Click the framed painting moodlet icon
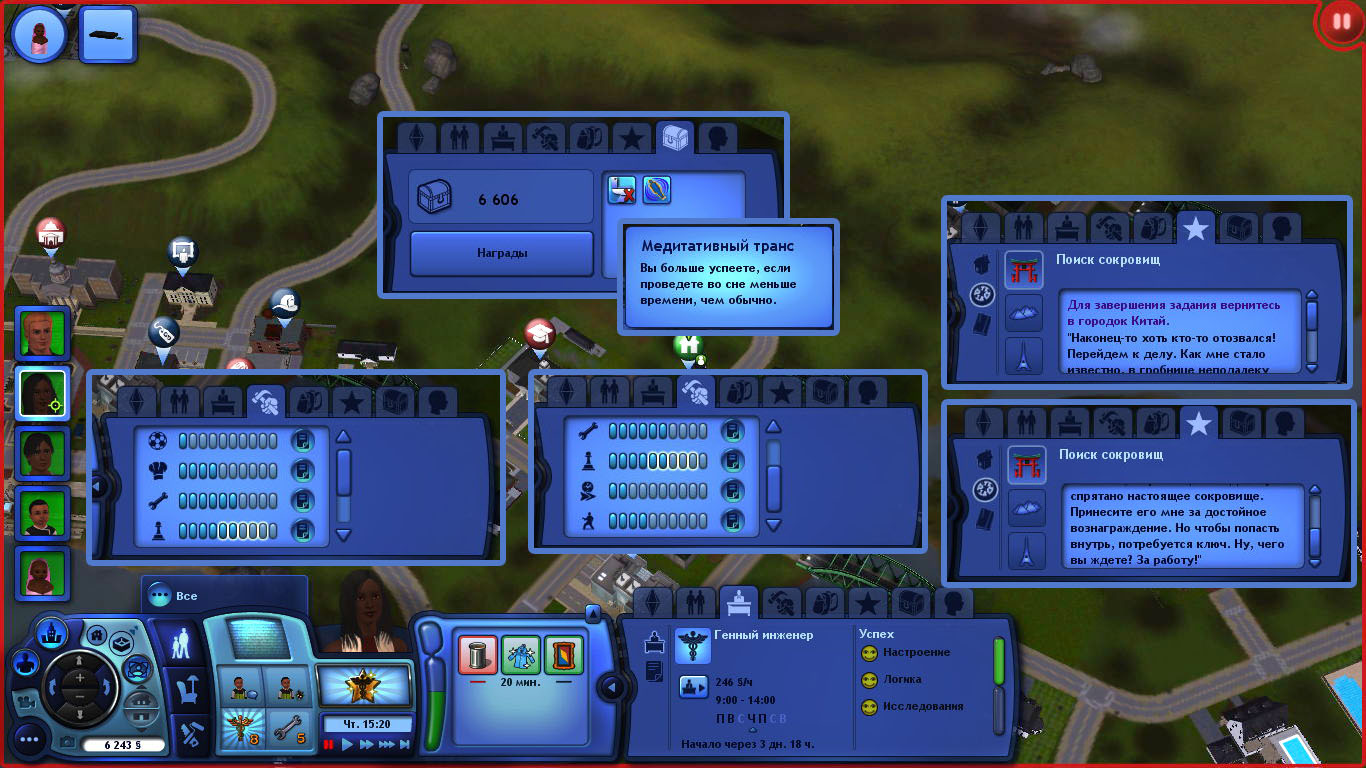Image resolution: width=1366 pixels, height=768 pixels. click(x=564, y=655)
